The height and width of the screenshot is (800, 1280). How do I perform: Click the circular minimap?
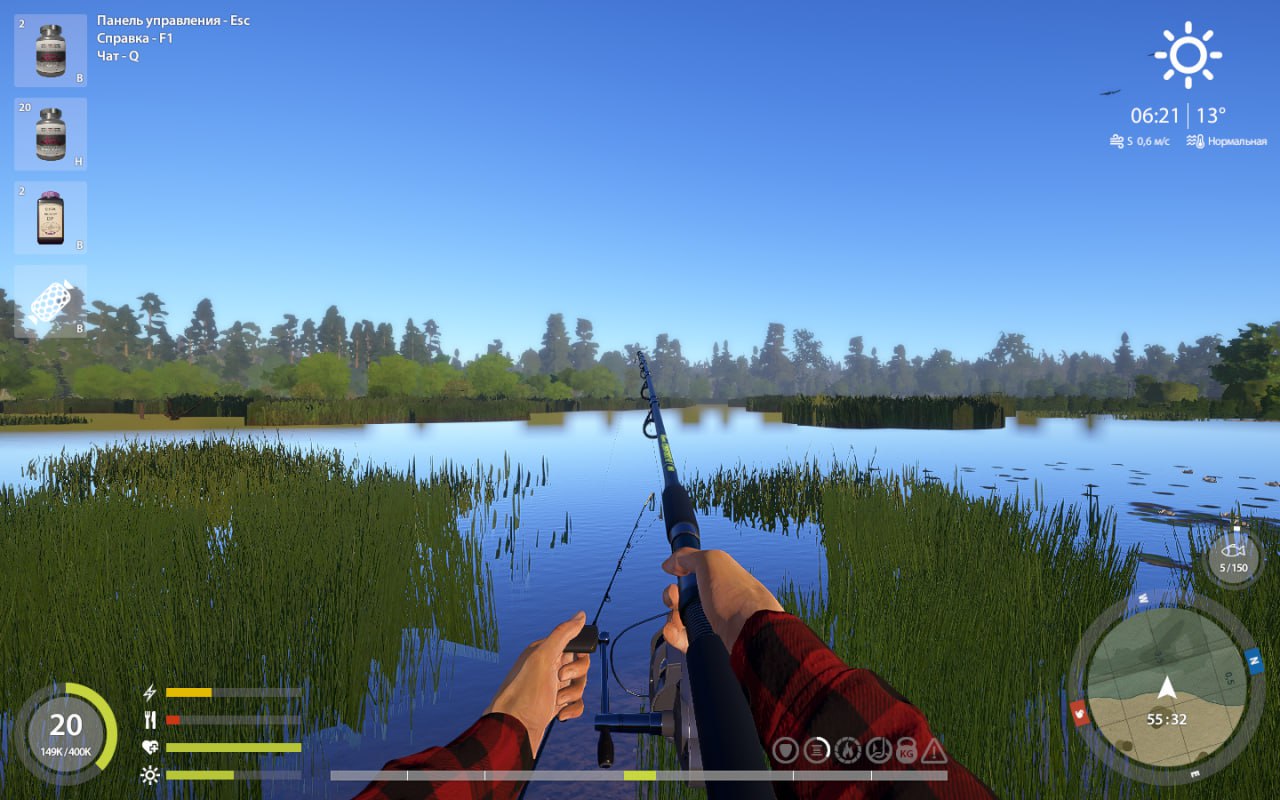click(x=1166, y=687)
